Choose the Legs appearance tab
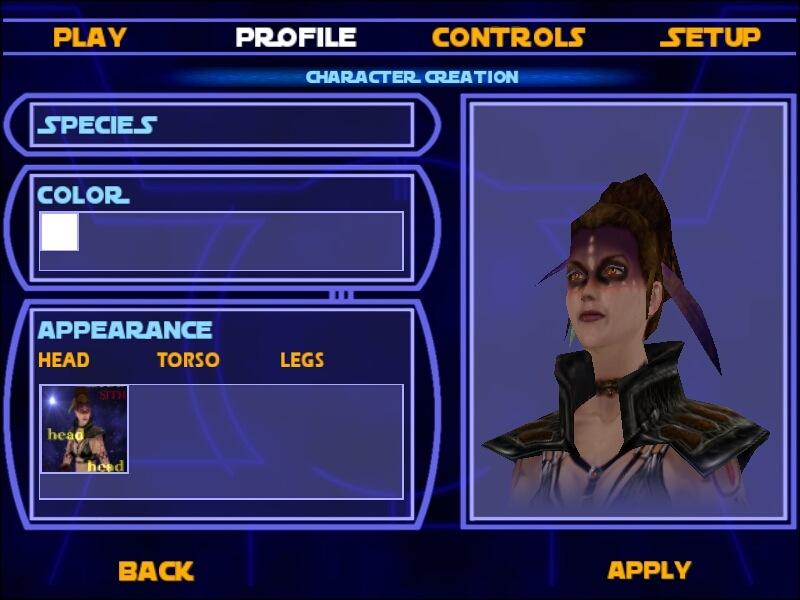 pyautogui.click(x=302, y=360)
